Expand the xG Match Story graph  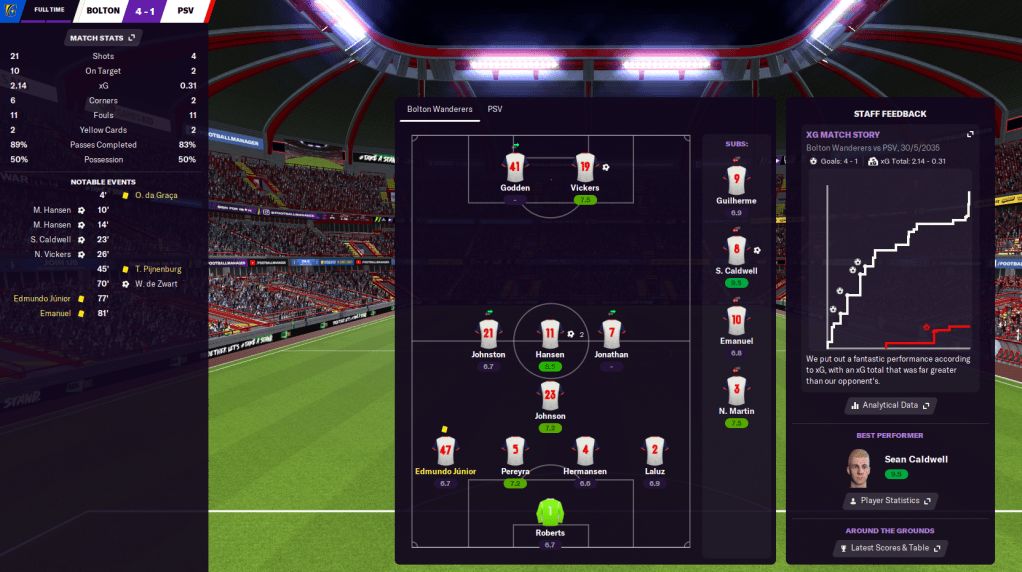tap(969, 134)
